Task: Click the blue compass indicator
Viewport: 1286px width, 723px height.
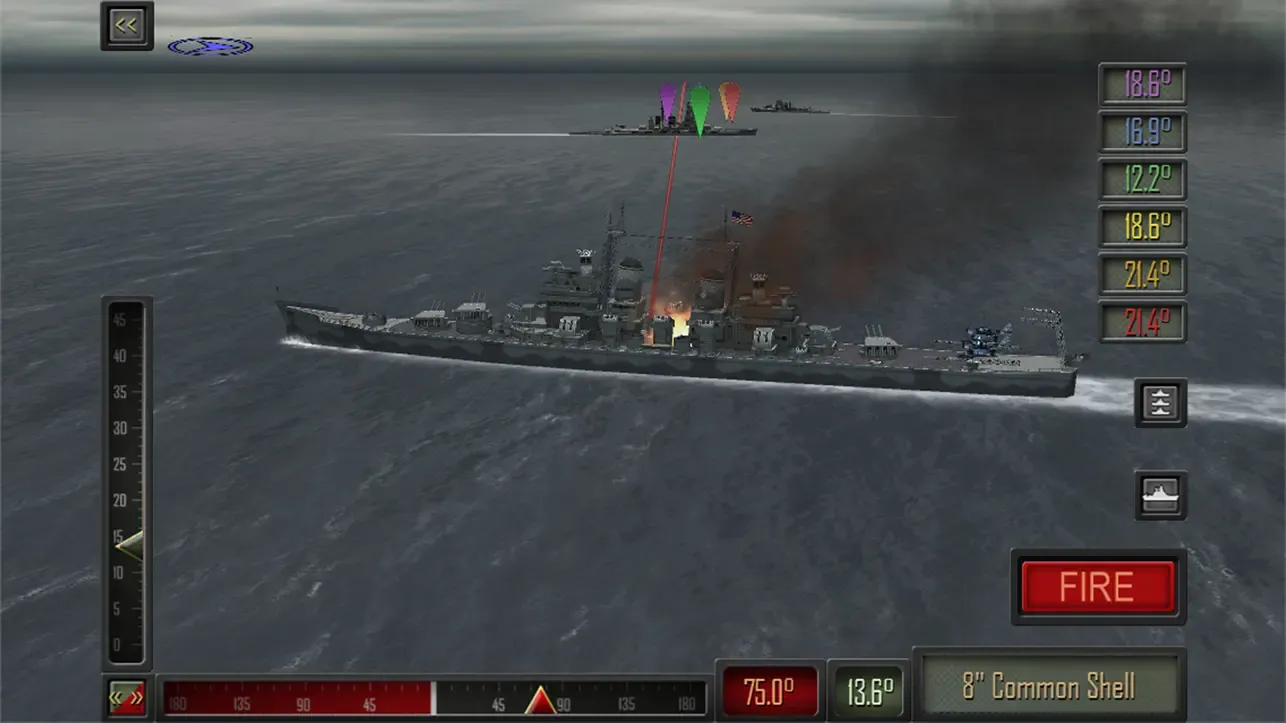Action: pyautogui.click(x=210, y=46)
